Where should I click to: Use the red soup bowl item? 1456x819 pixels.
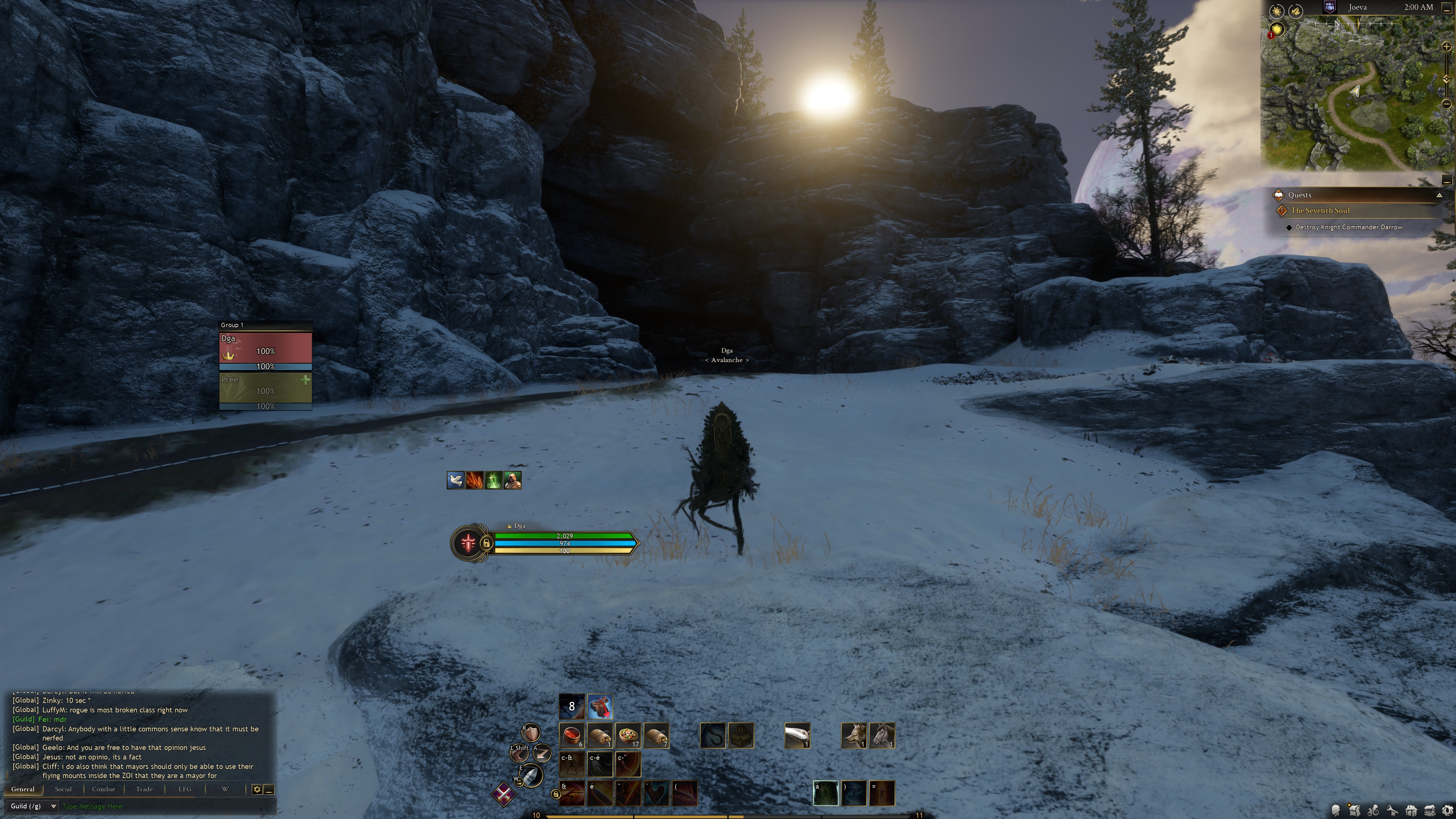[571, 735]
